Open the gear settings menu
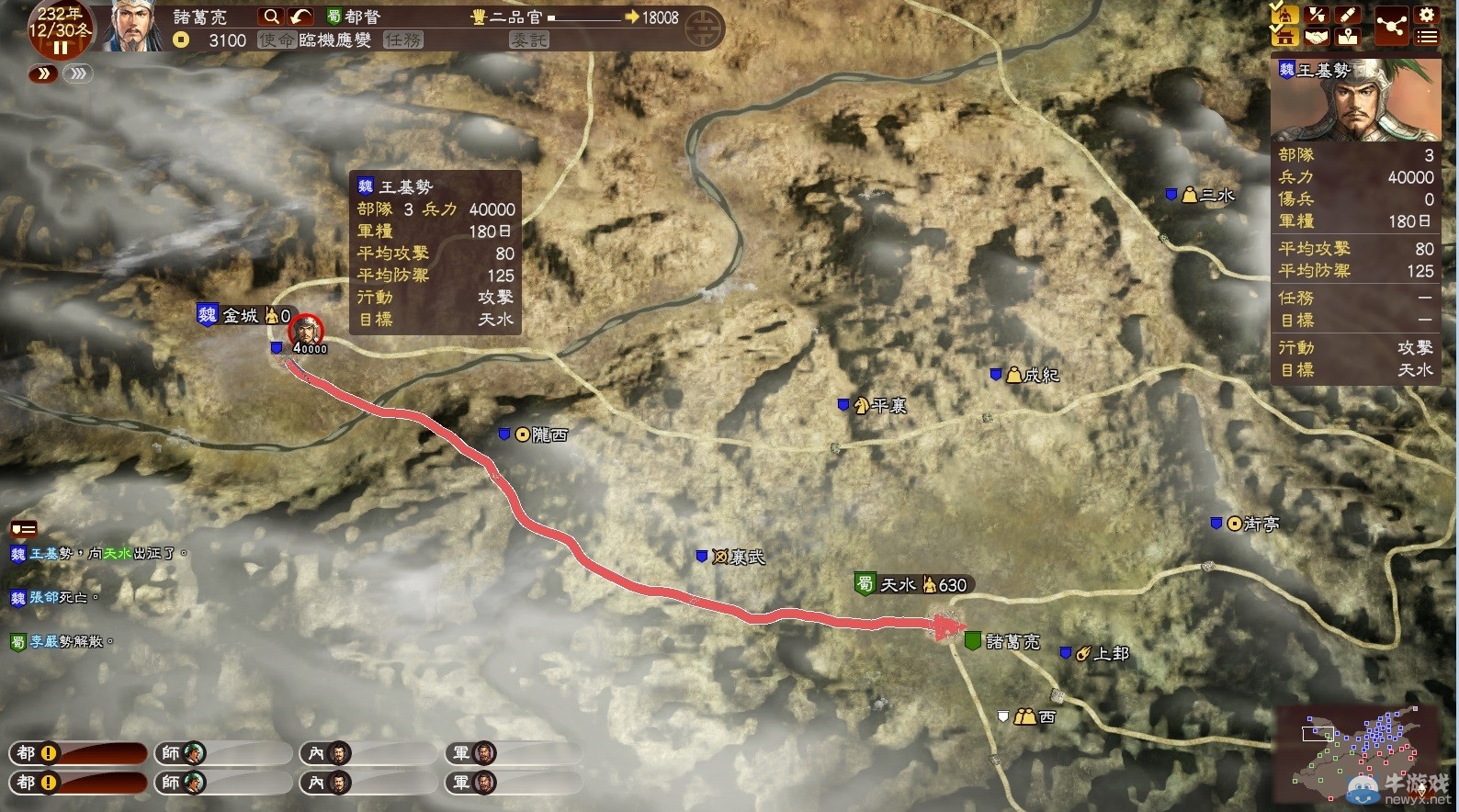The height and width of the screenshot is (812, 1459). coord(1426,15)
